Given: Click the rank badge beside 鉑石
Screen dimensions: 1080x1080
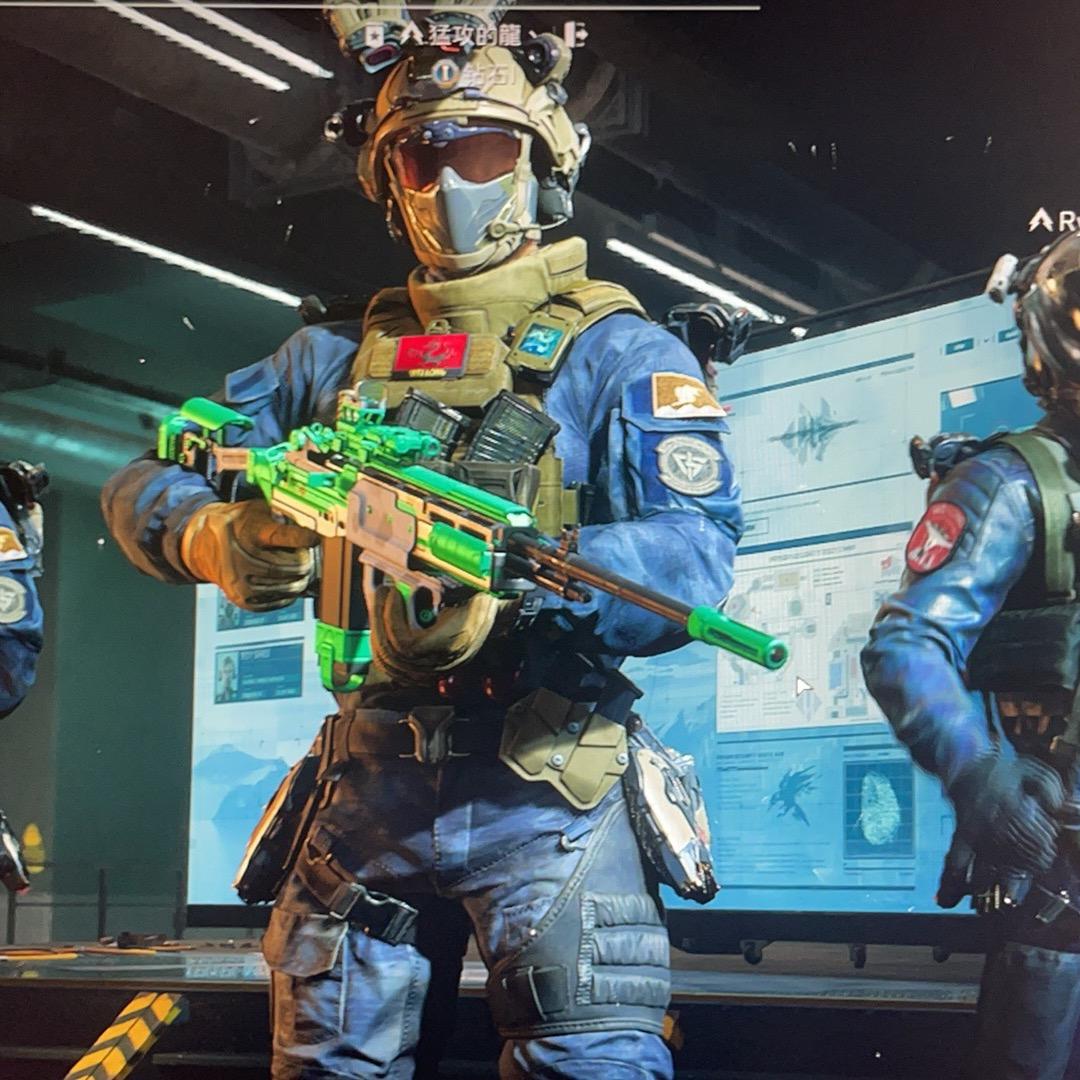Looking at the screenshot, I should (446, 72).
